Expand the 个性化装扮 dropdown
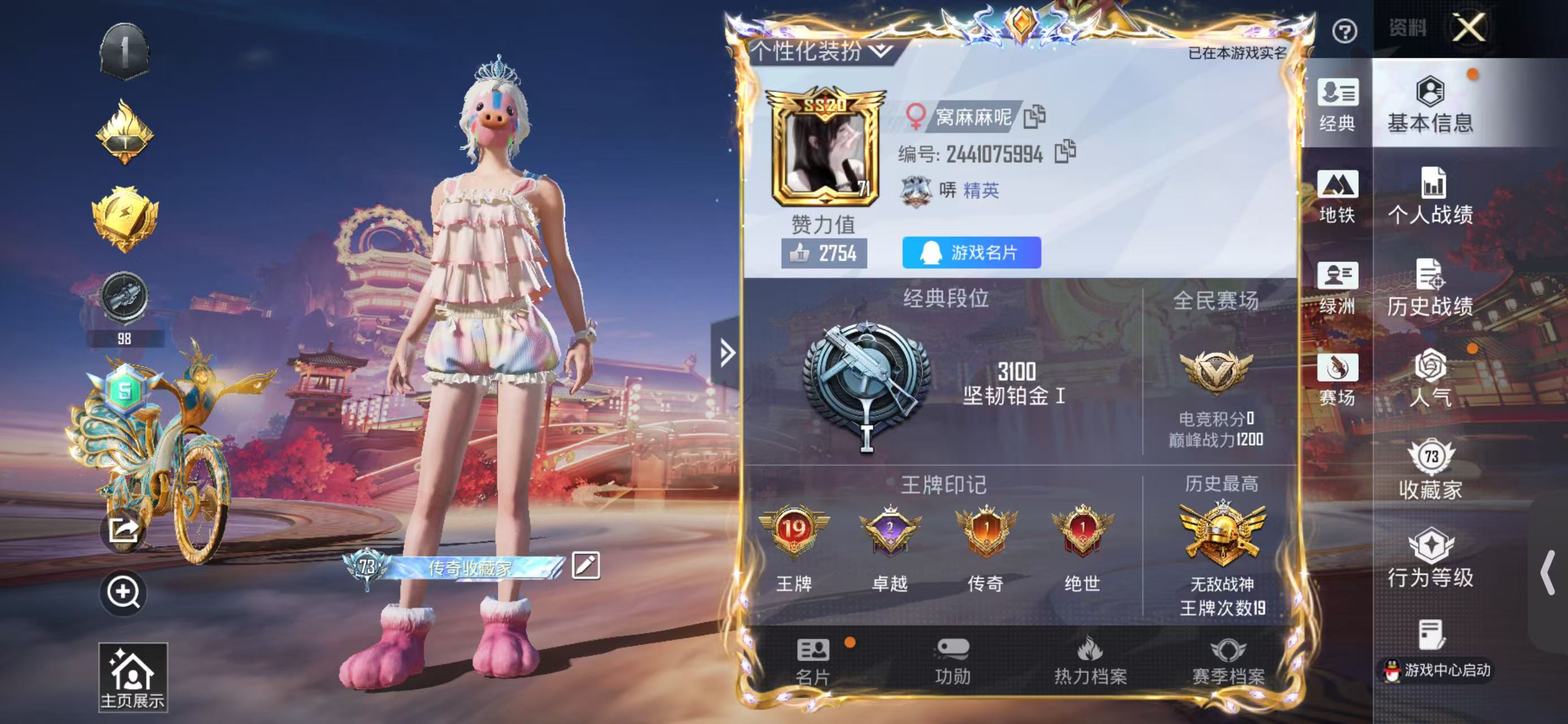The image size is (1568, 724). (x=821, y=51)
